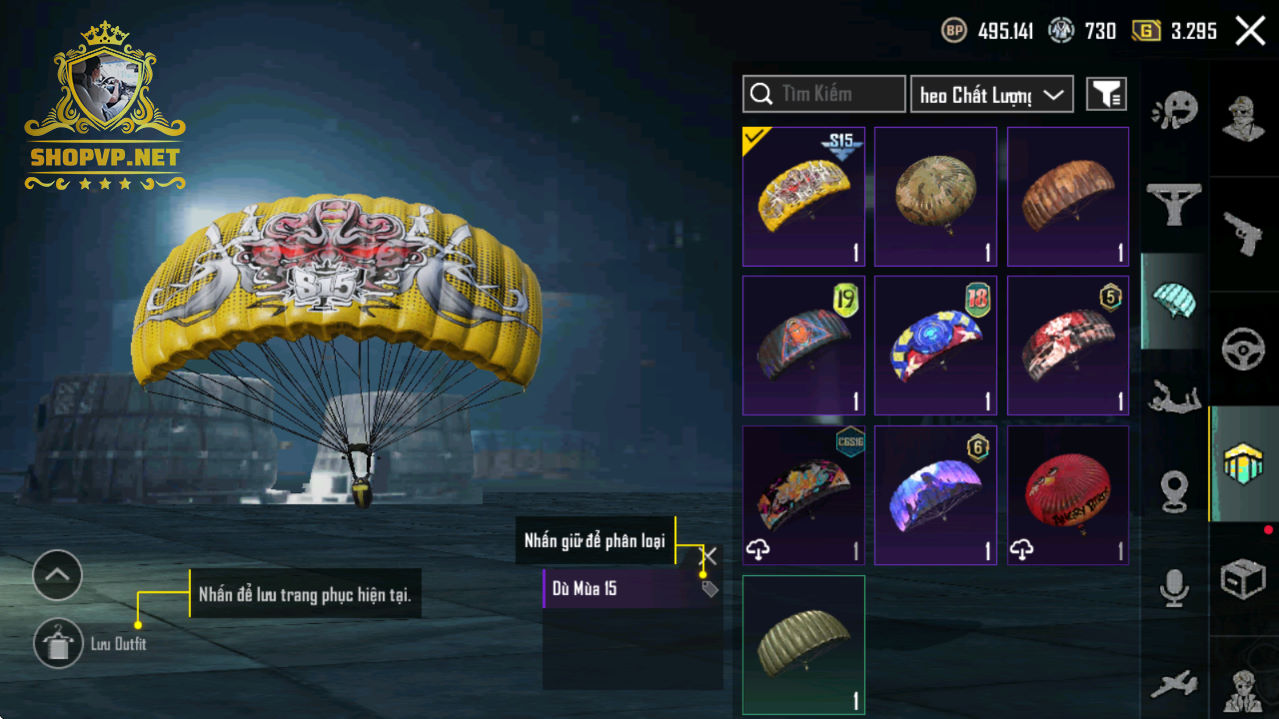Select the parachute with the 18 badge

(935, 345)
